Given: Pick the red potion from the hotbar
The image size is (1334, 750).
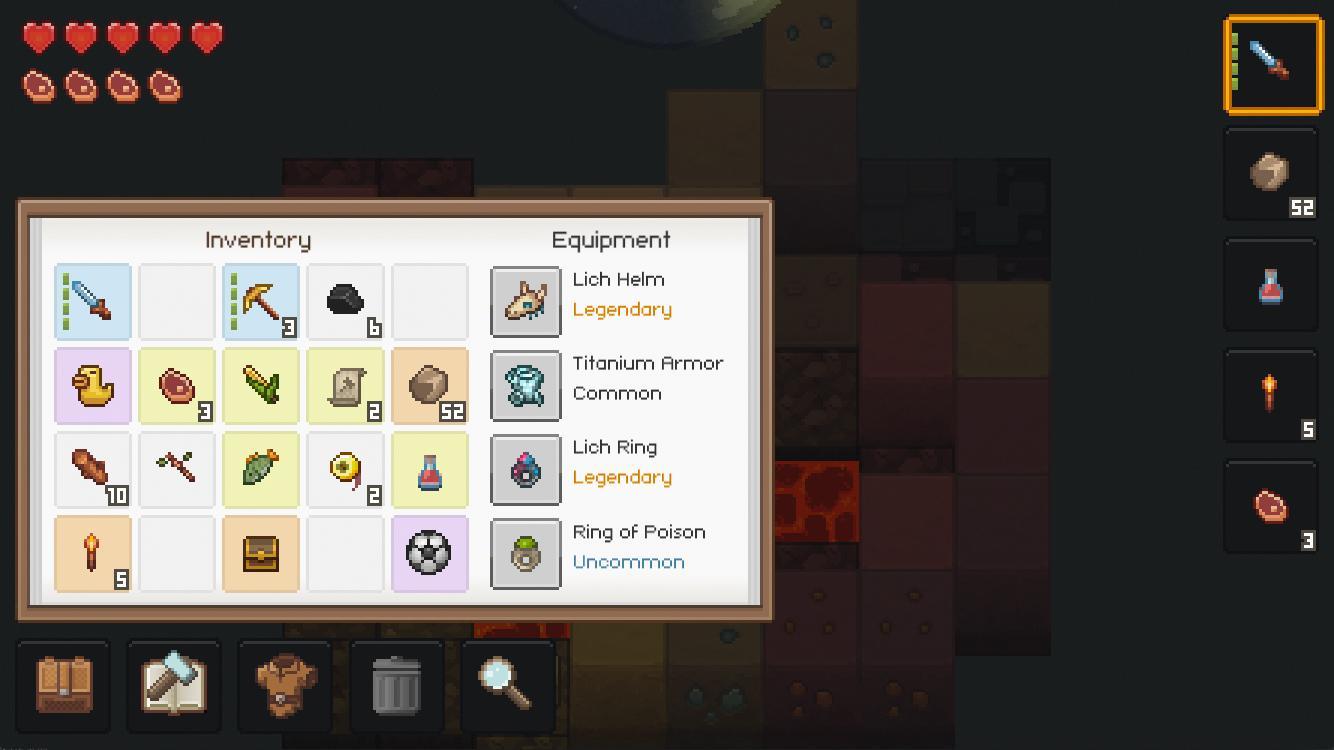Looking at the screenshot, I should (x=1271, y=285).
